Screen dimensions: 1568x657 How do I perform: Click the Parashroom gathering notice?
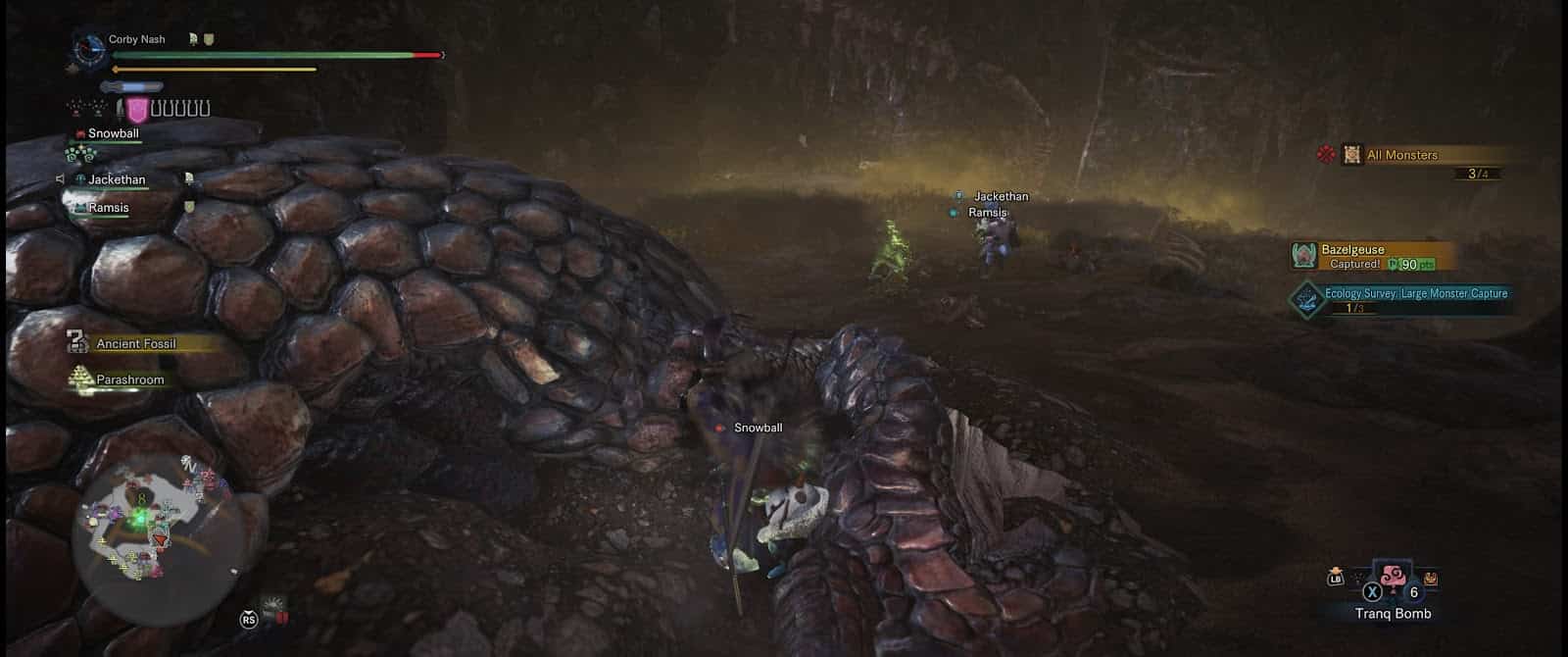(129, 379)
